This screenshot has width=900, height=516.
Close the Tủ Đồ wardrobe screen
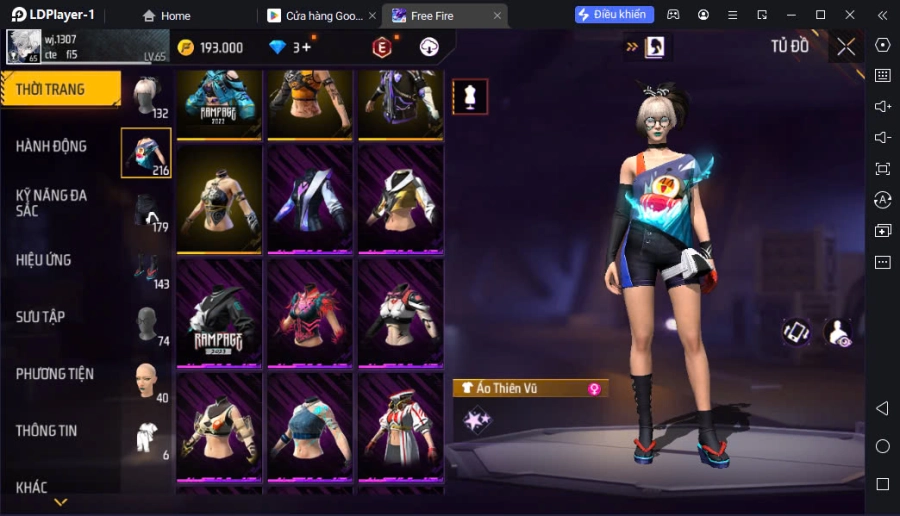846,46
